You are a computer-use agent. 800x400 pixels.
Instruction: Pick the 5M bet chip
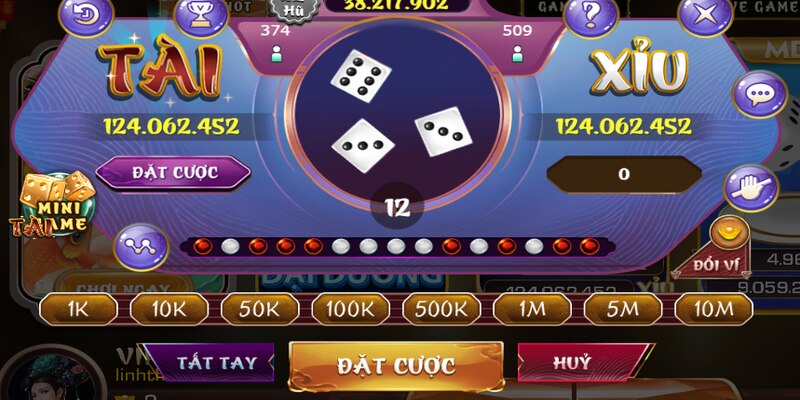[623, 310]
